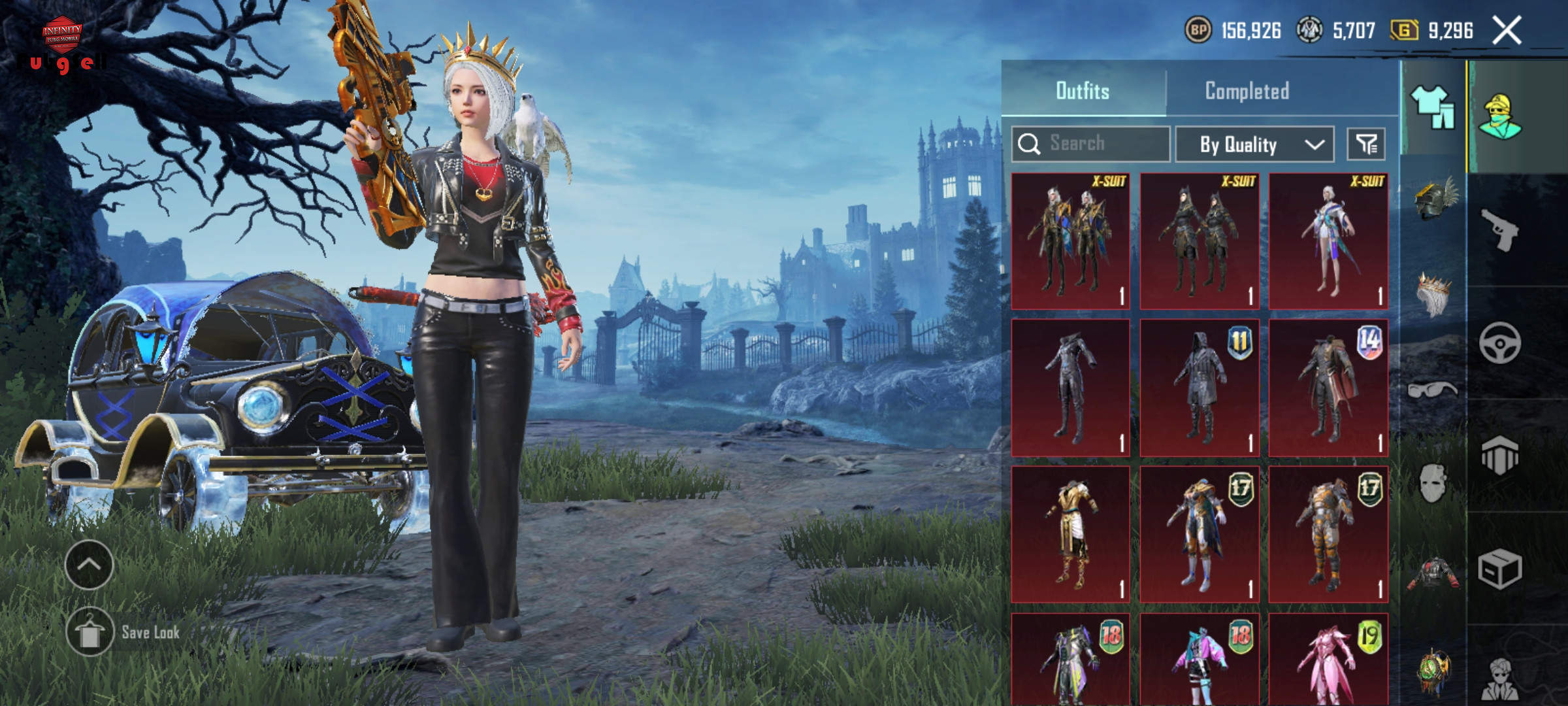1568x706 pixels.
Task: Close the inventory screen
Action: [x=1507, y=31]
